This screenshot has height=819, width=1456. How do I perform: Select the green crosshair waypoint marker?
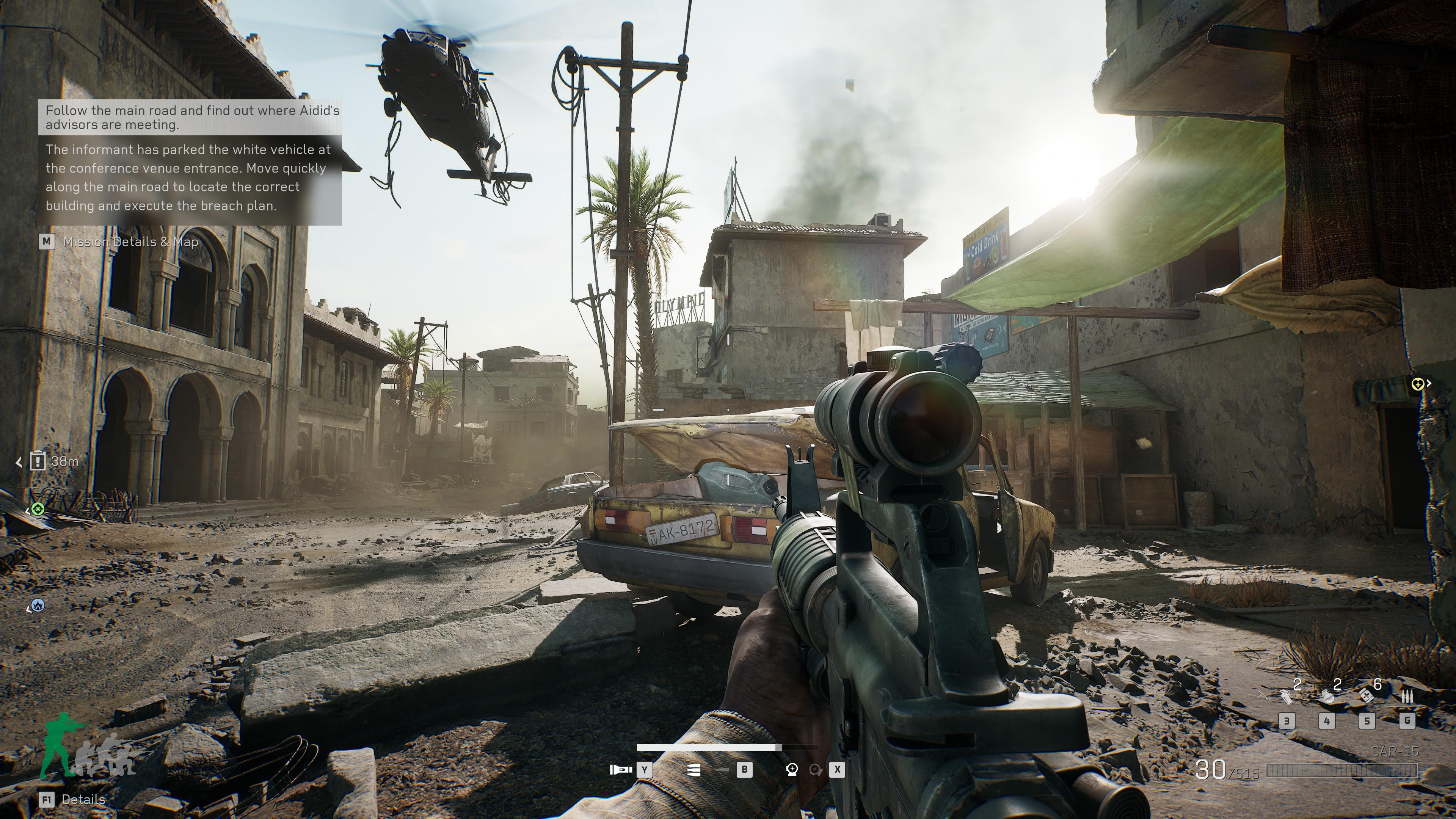(x=38, y=509)
